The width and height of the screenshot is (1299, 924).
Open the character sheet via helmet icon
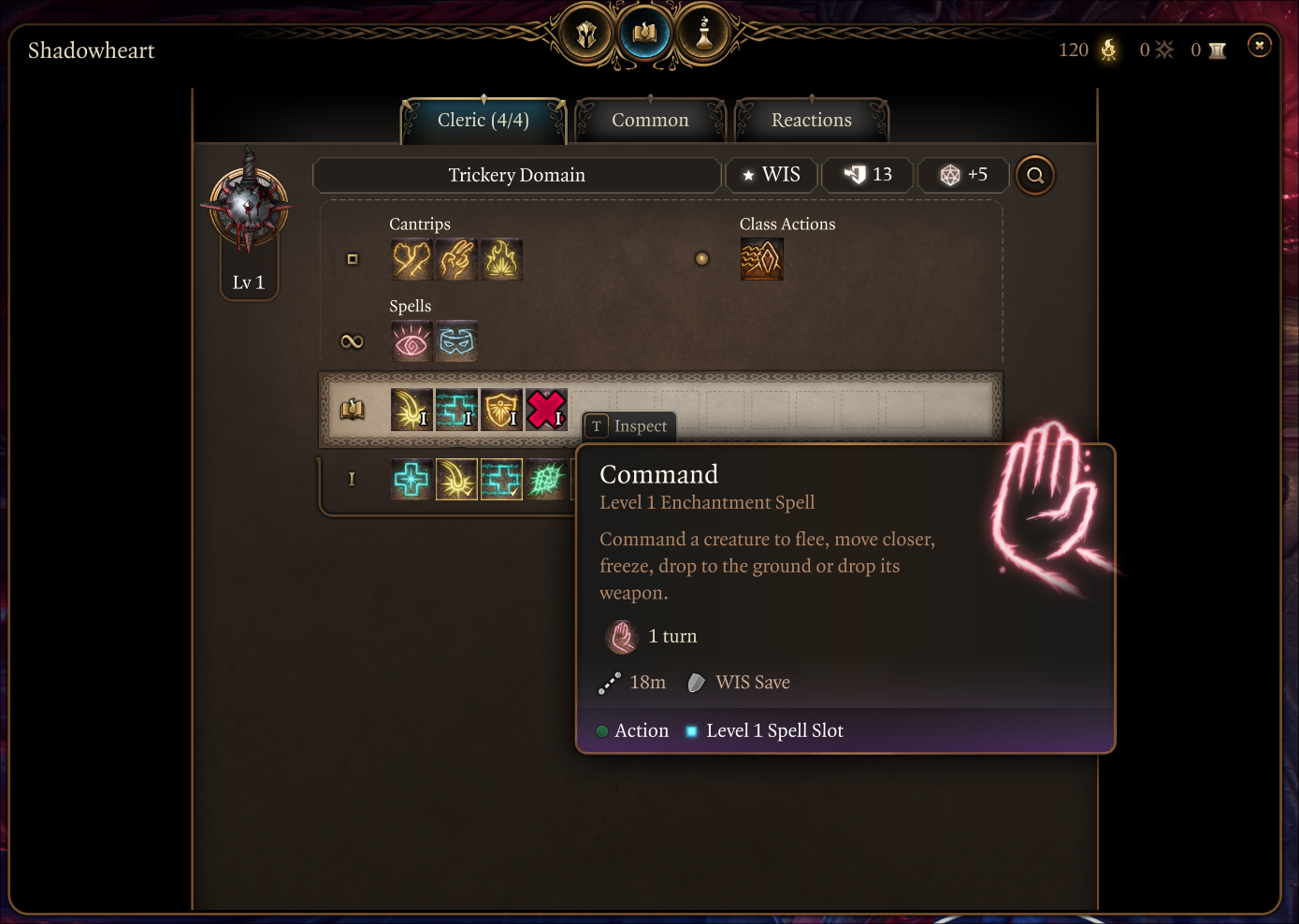pyautogui.click(x=586, y=36)
